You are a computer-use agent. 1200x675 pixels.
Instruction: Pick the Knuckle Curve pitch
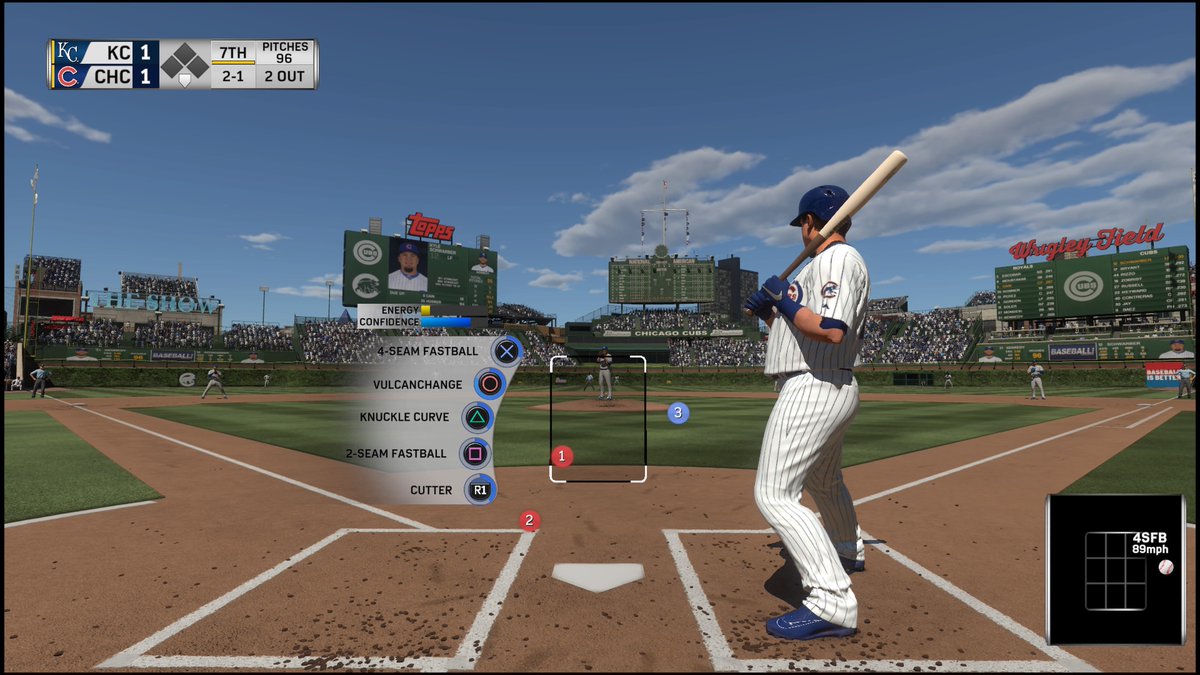[477, 417]
